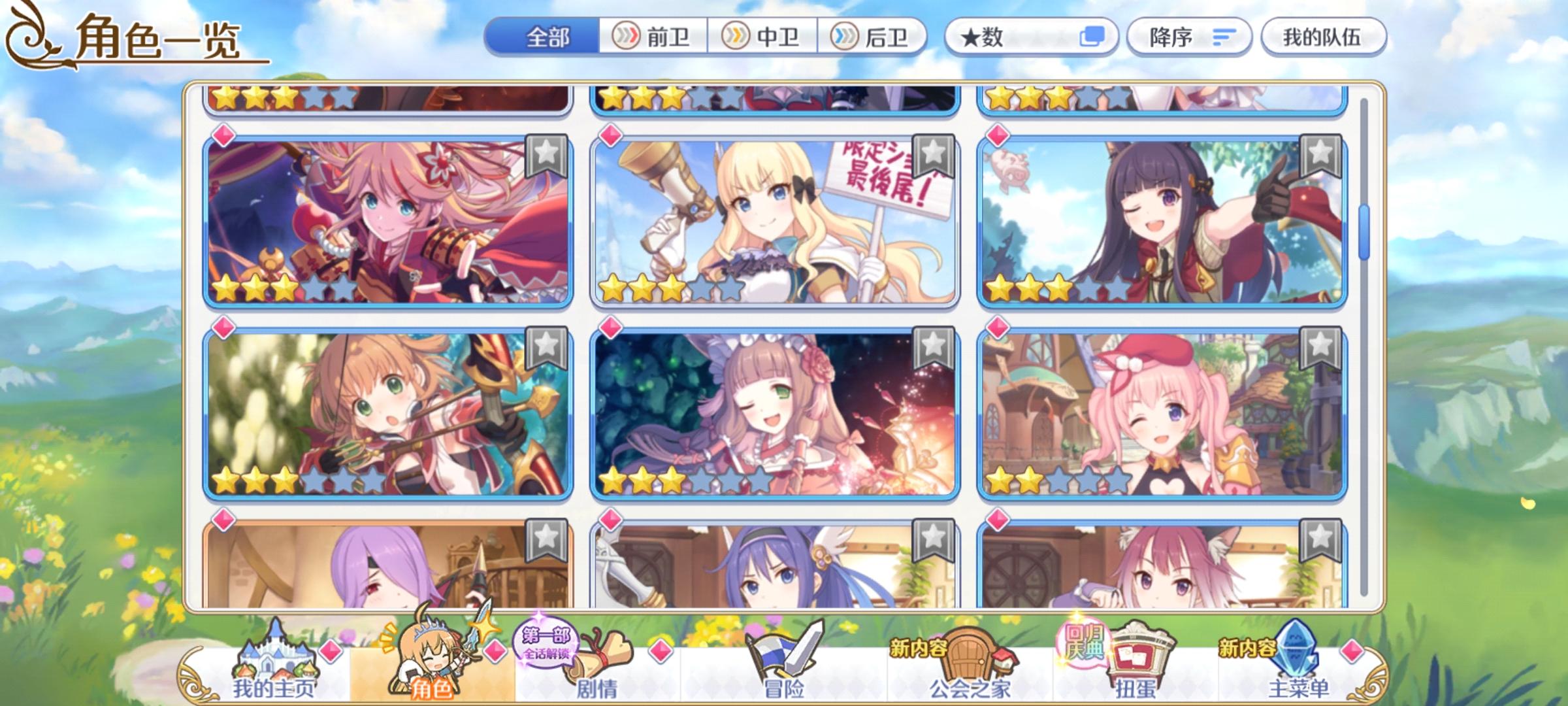Select the 全部 all-characters tab

click(x=549, y=37)
